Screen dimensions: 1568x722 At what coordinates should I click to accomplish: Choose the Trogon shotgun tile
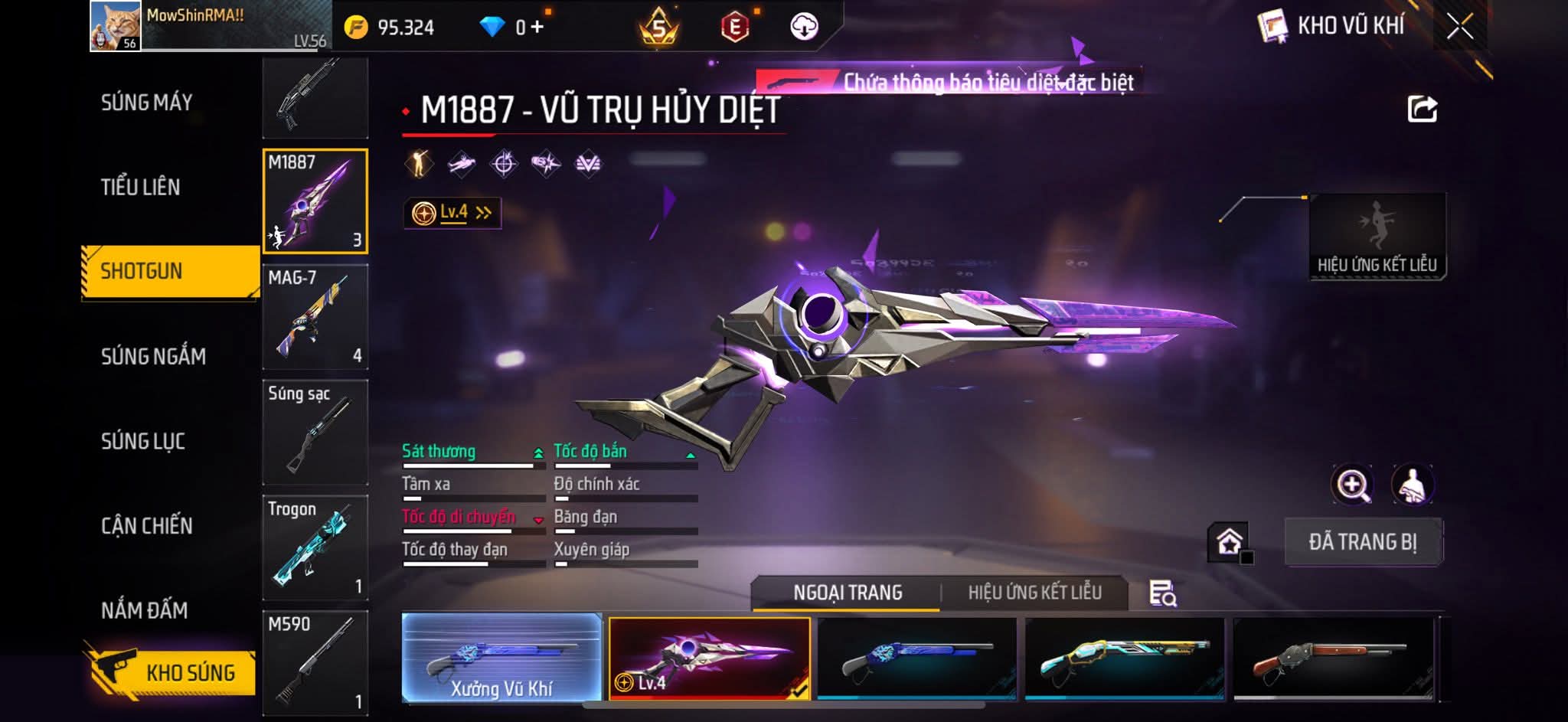tap(315, 548)
